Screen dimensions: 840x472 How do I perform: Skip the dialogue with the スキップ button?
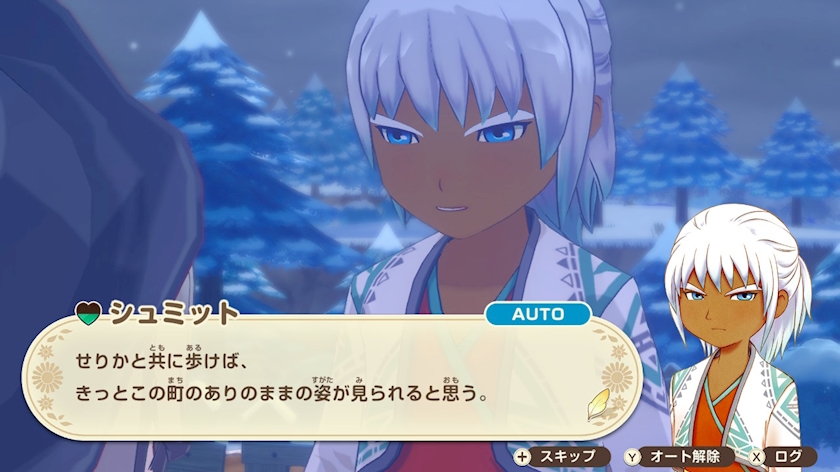(561, 456)
